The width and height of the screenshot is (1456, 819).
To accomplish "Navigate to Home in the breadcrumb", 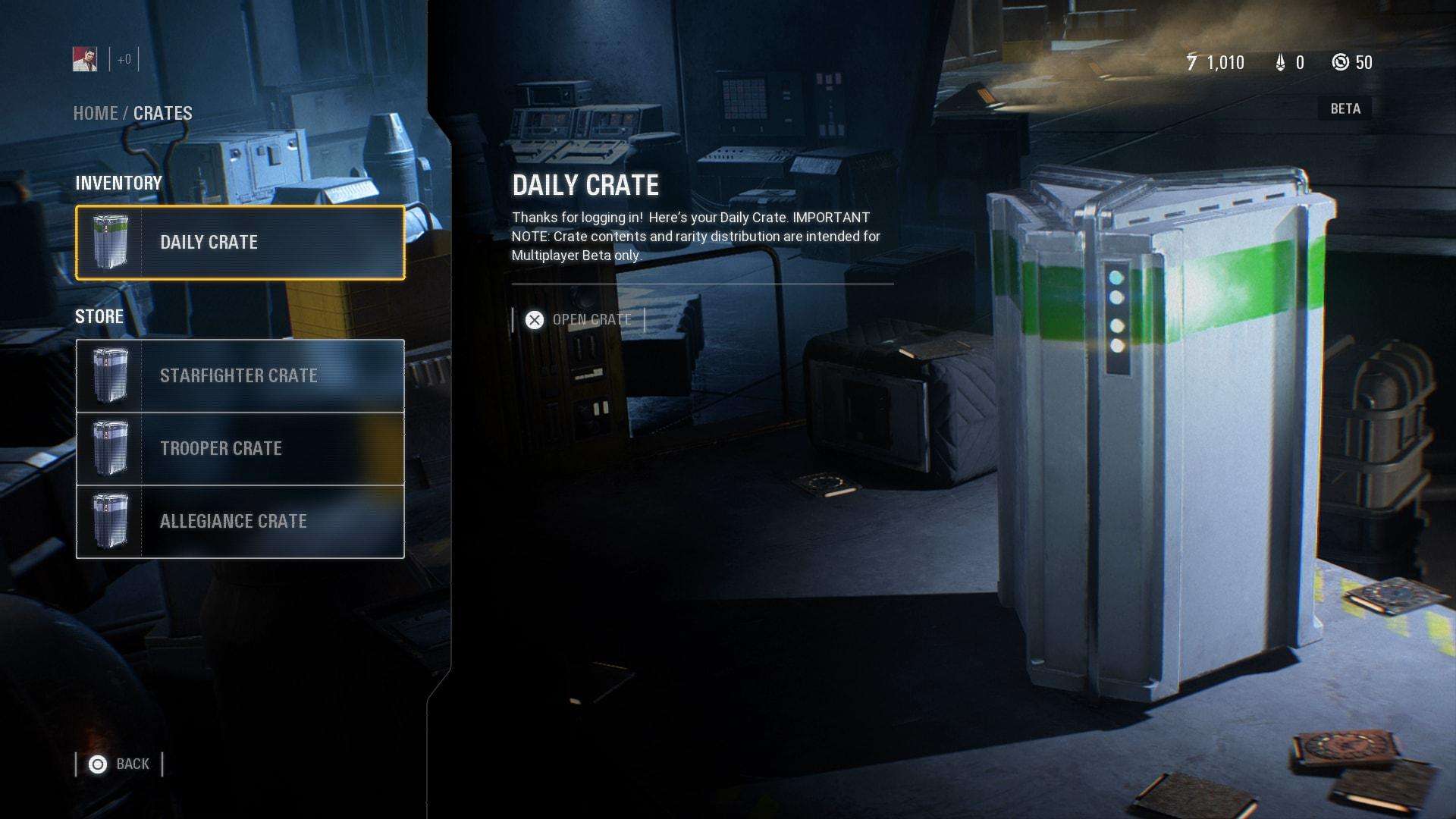I will pyautogui.click(x=95, y=114).
